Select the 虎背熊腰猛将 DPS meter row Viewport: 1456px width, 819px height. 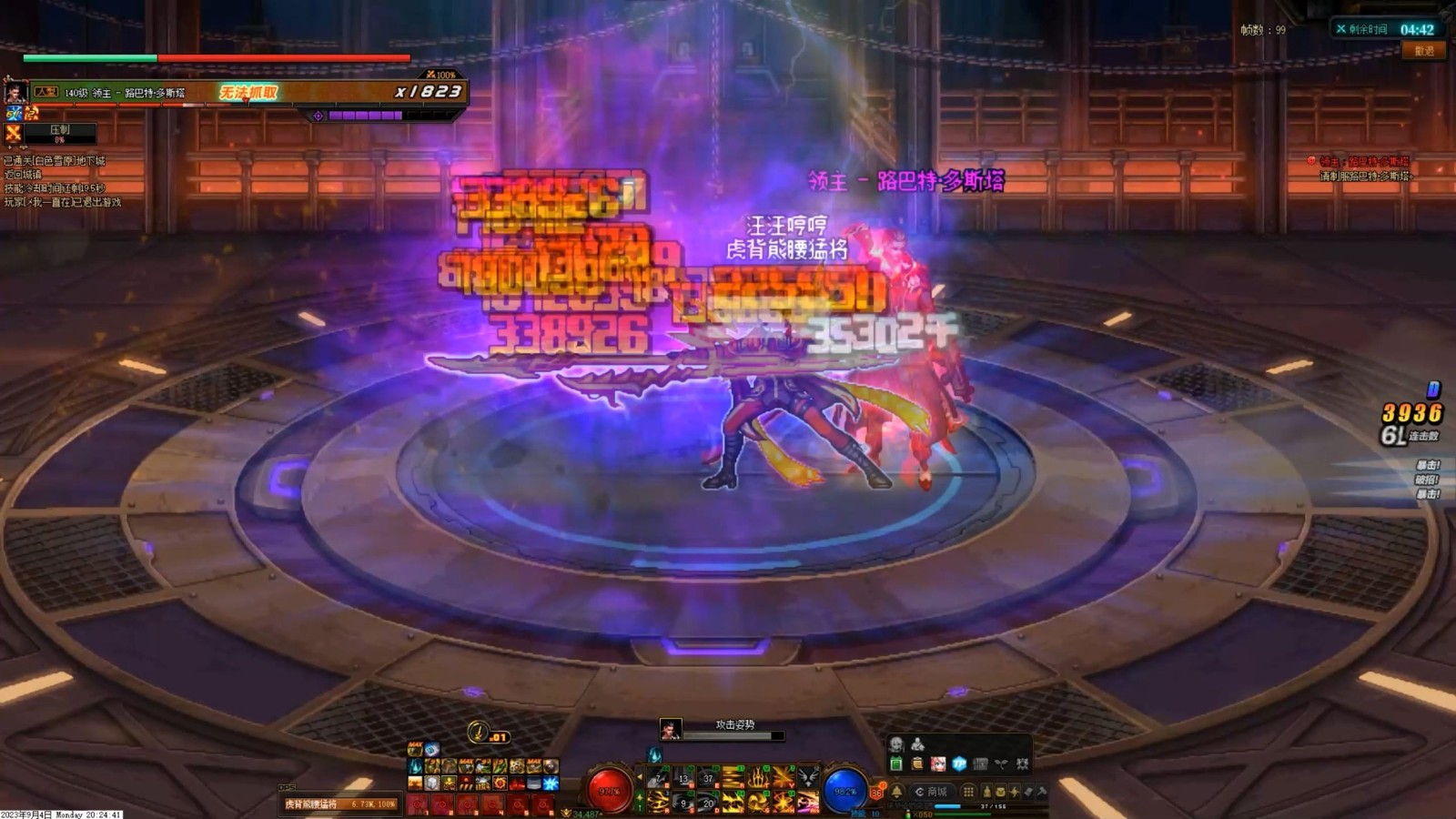[339, 804]
